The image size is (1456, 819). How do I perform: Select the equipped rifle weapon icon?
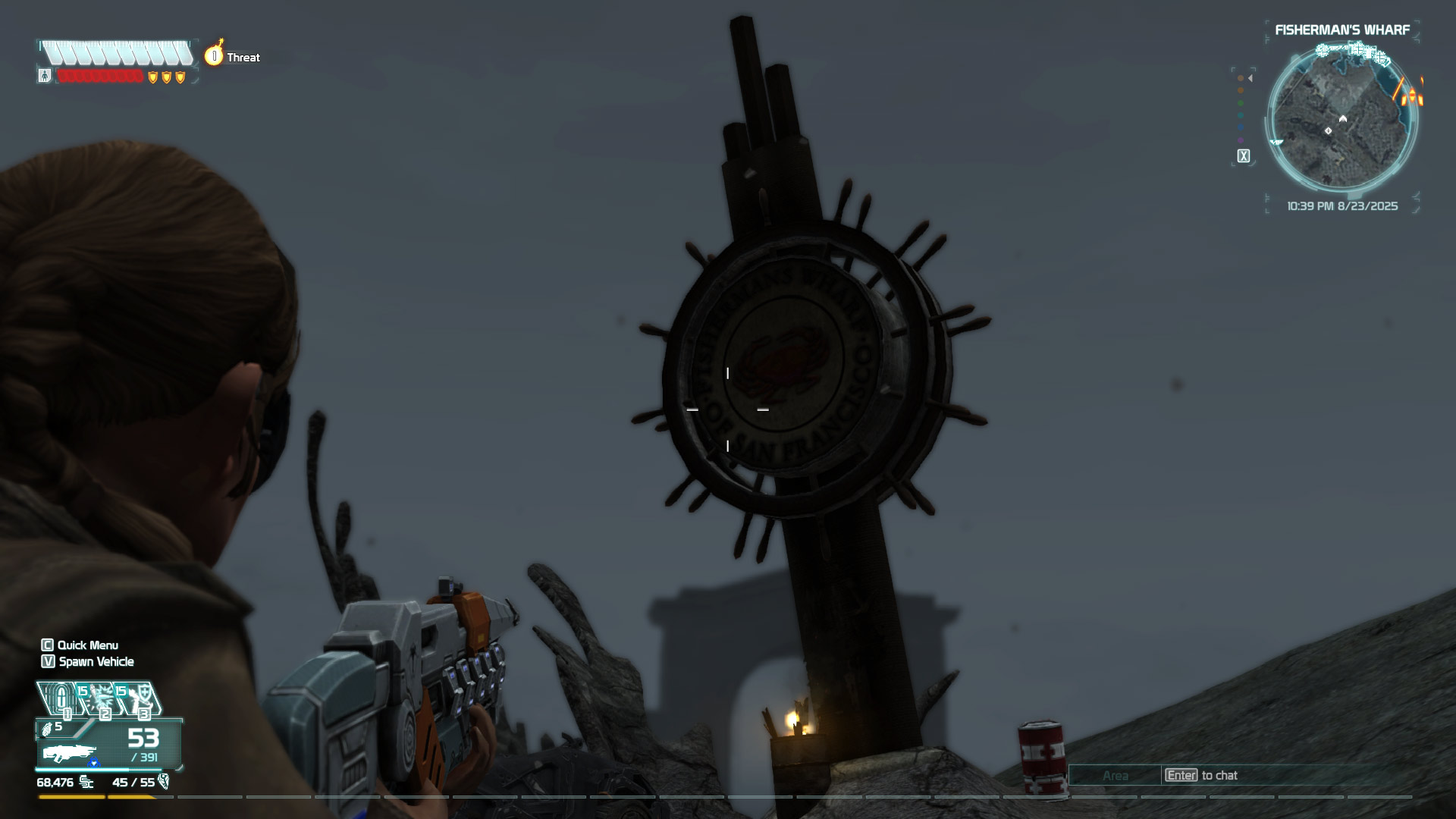(70, 754)
